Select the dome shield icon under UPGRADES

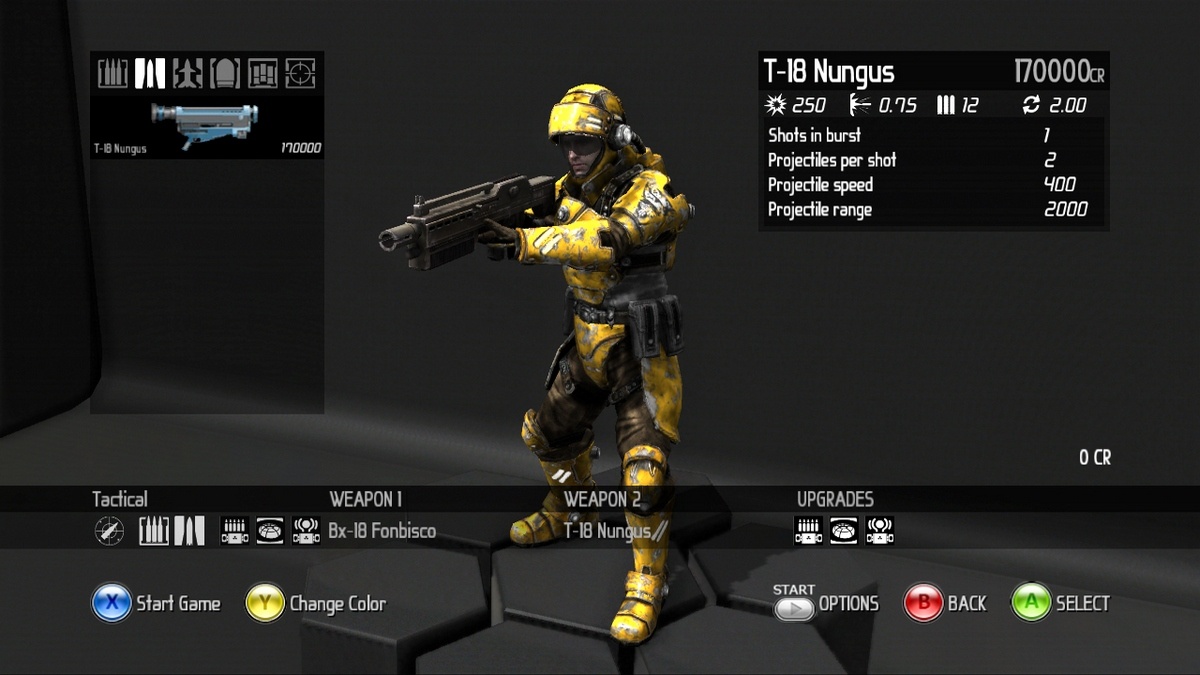(844, 531)
